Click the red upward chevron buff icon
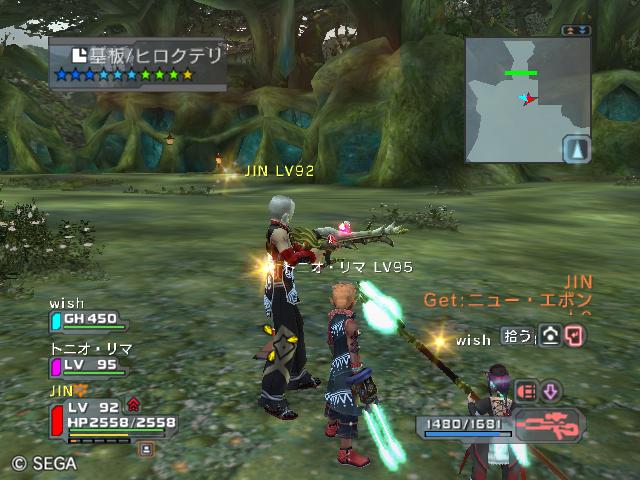This screenshot has height=480, width=640. click(133, 405)
